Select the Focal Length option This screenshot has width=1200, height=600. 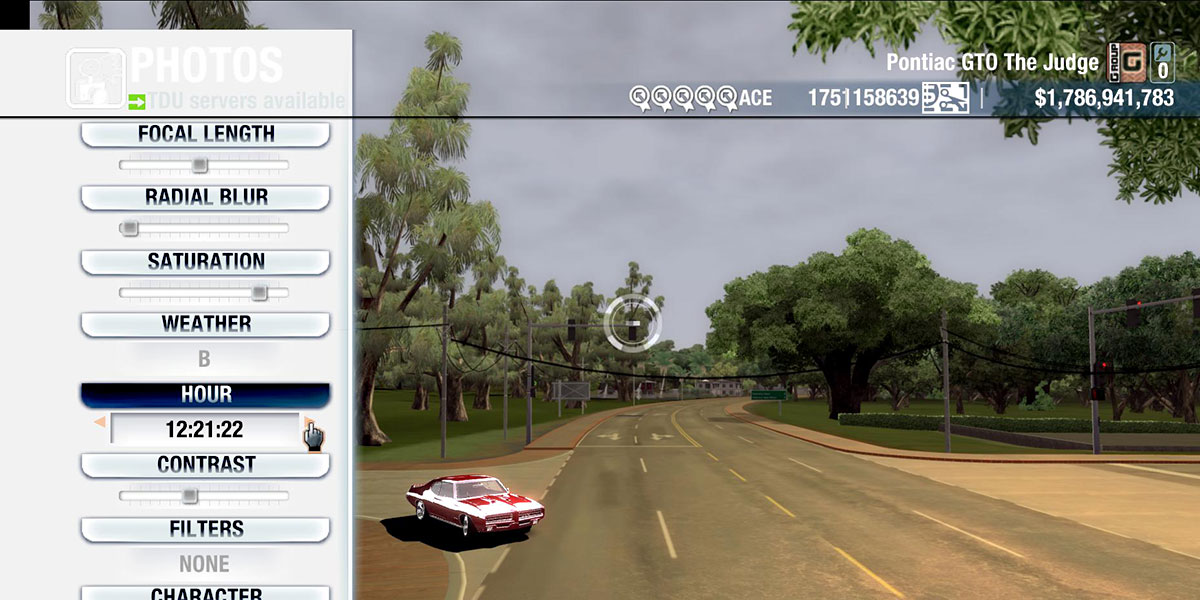[x=205, y=134]
